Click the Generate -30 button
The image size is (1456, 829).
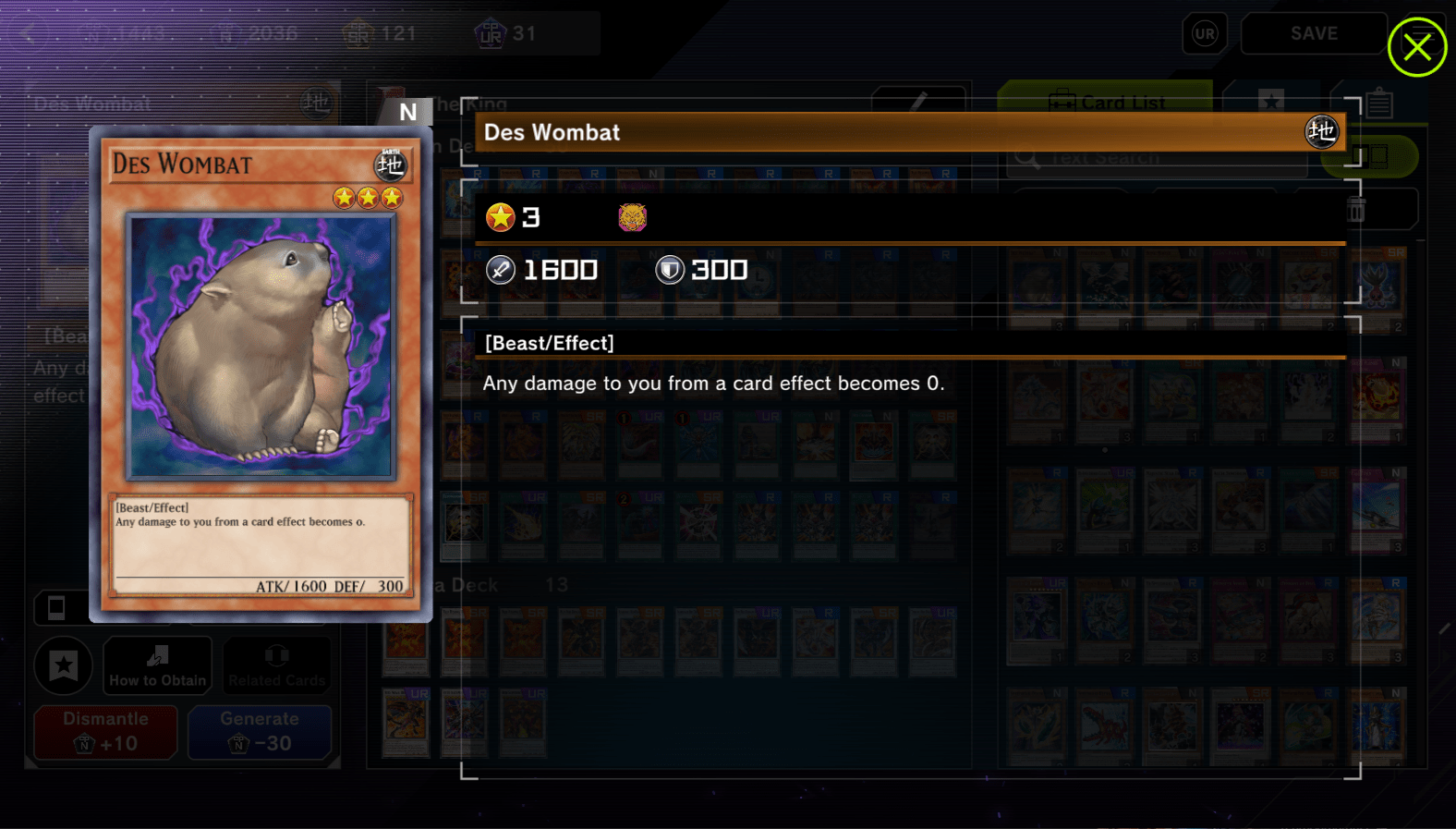click(260, 732)
